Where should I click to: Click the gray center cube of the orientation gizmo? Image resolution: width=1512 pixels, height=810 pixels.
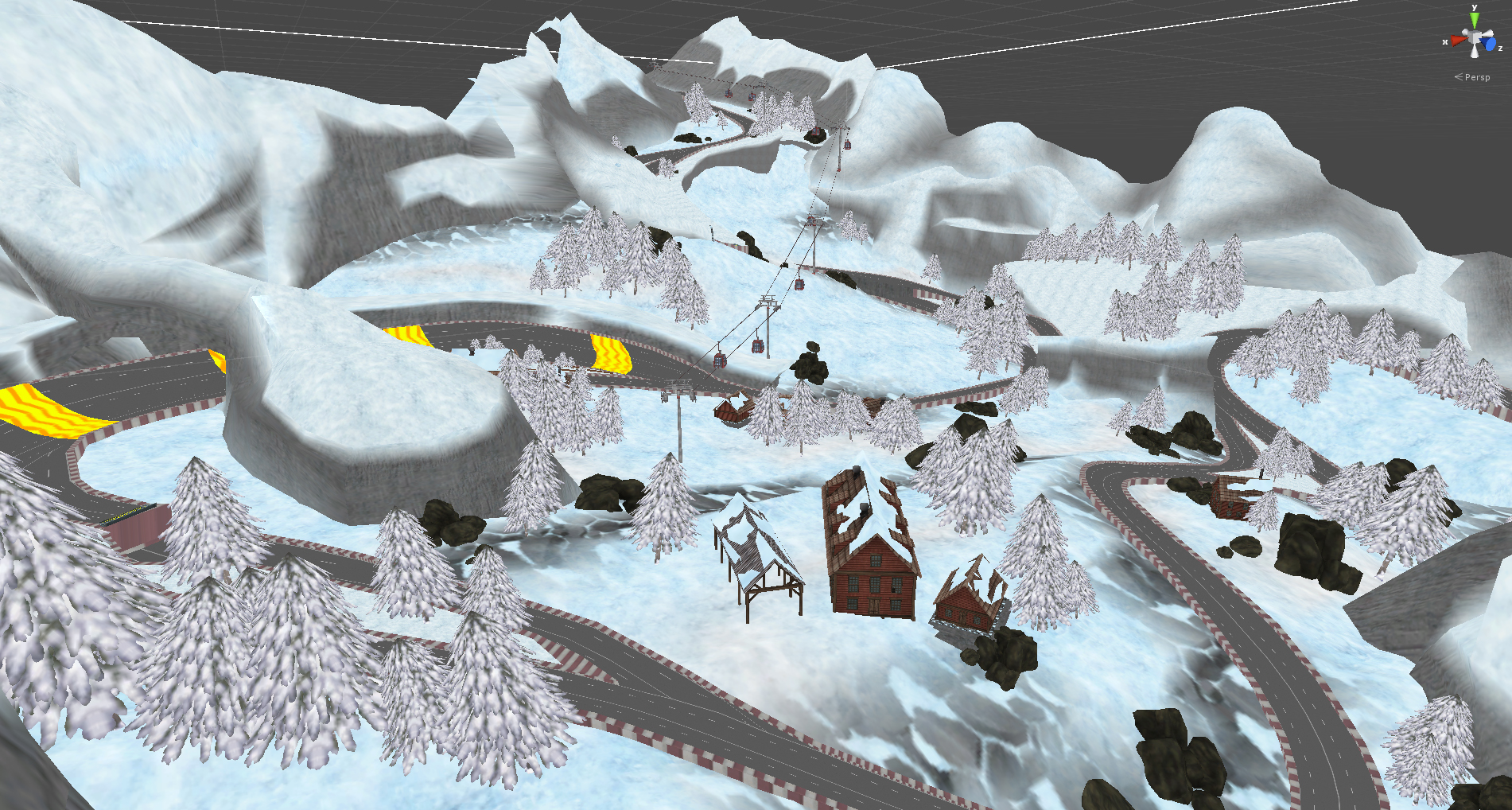1475,38
